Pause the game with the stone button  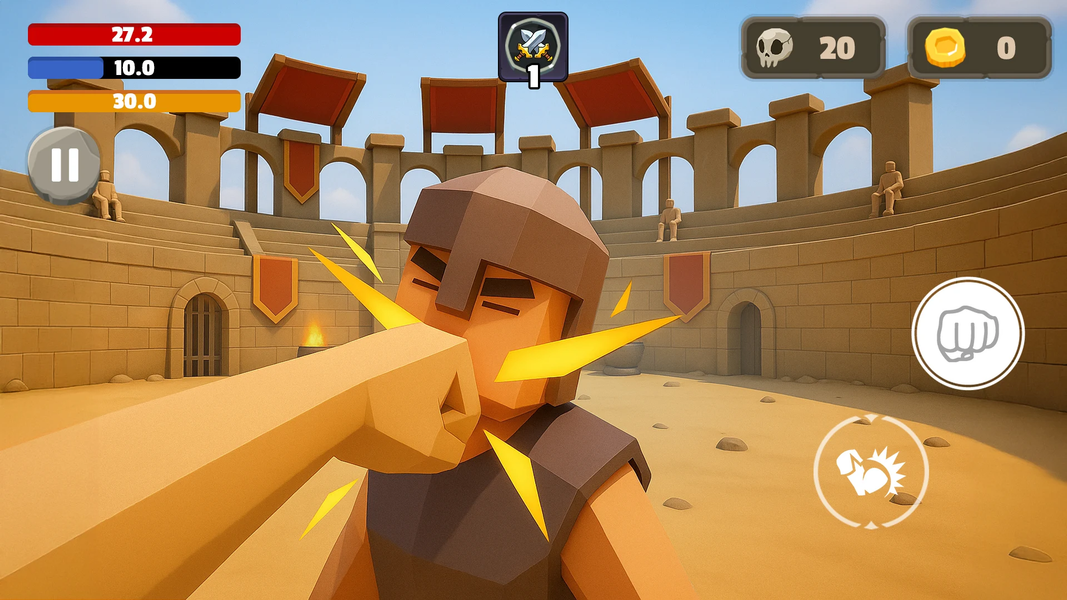point(64,164)
